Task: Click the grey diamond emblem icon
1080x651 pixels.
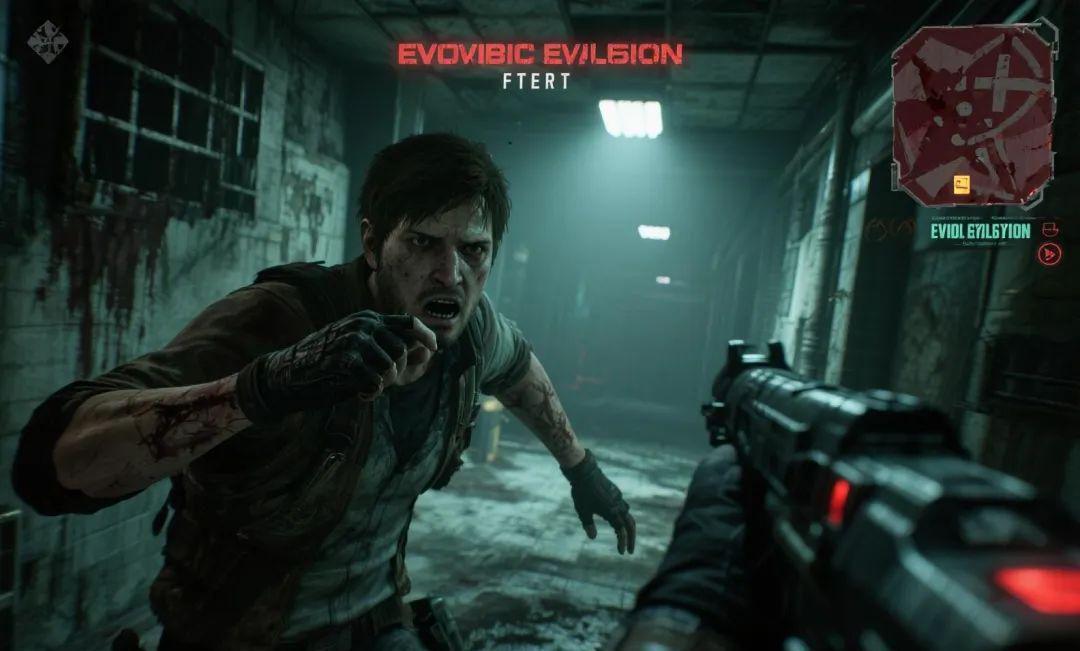Action: [47, 41]
